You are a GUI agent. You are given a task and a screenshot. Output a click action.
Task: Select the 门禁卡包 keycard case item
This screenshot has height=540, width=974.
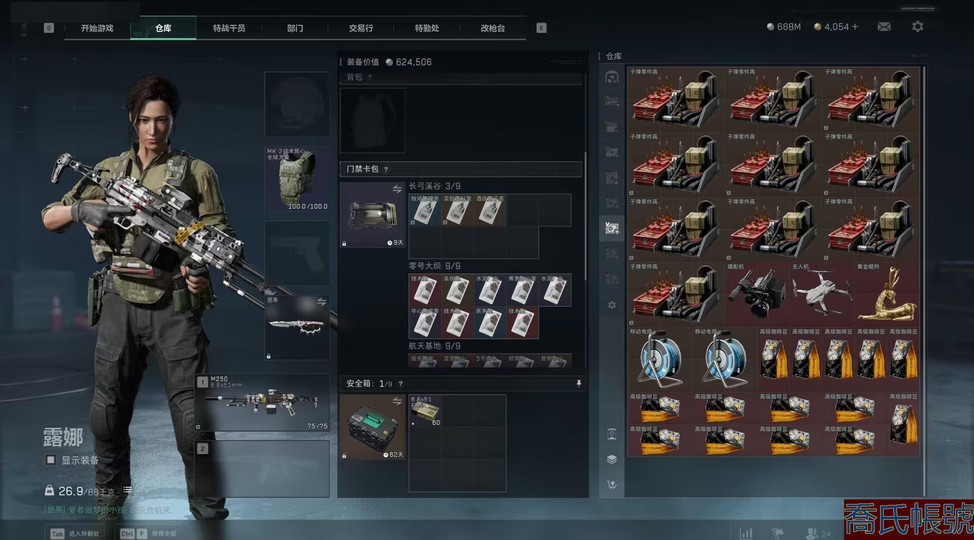(x=373, y=215)
